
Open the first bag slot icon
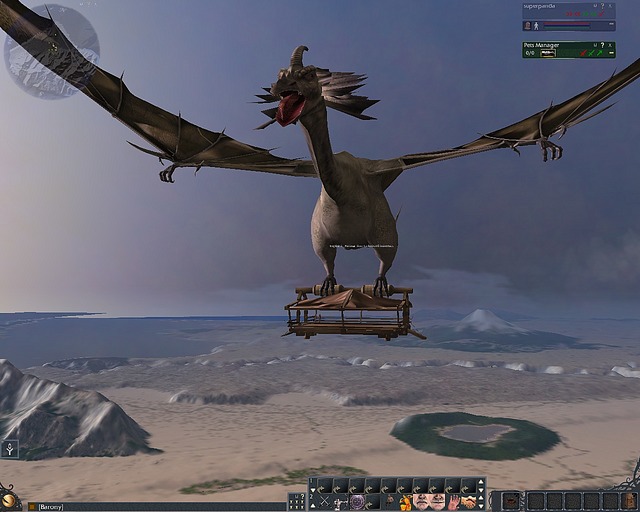512,501
